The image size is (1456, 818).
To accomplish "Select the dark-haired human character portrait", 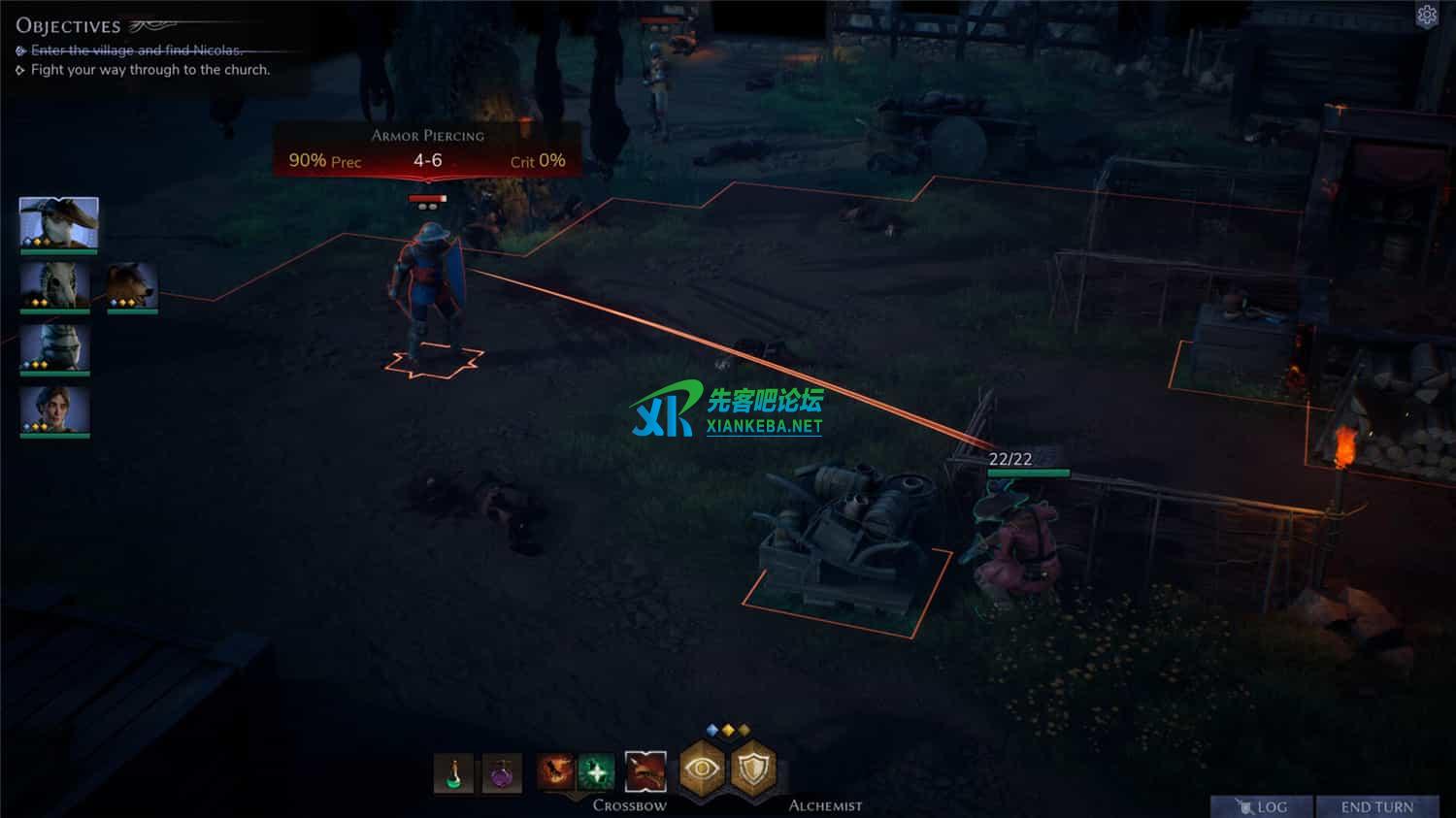I will click(55, 410).
